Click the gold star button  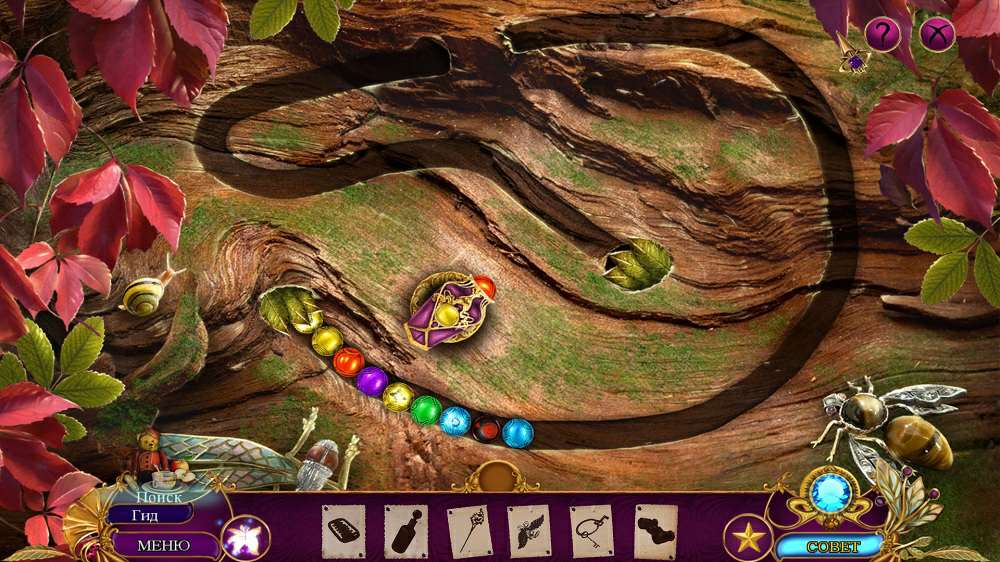click(746, 538)
